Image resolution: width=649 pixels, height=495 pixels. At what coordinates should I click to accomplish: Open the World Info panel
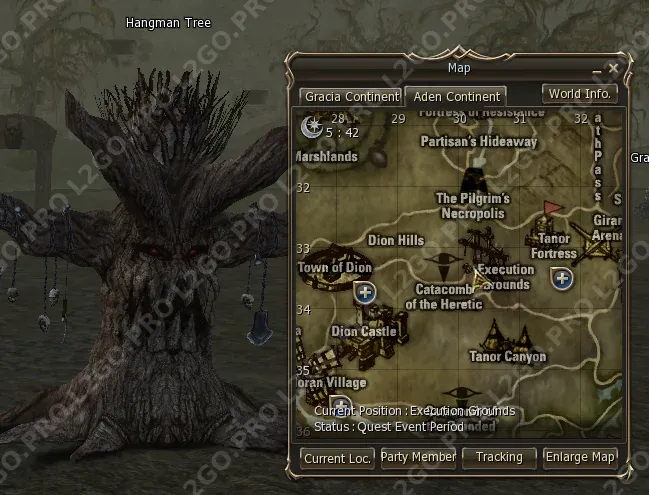tap(579, 94)
